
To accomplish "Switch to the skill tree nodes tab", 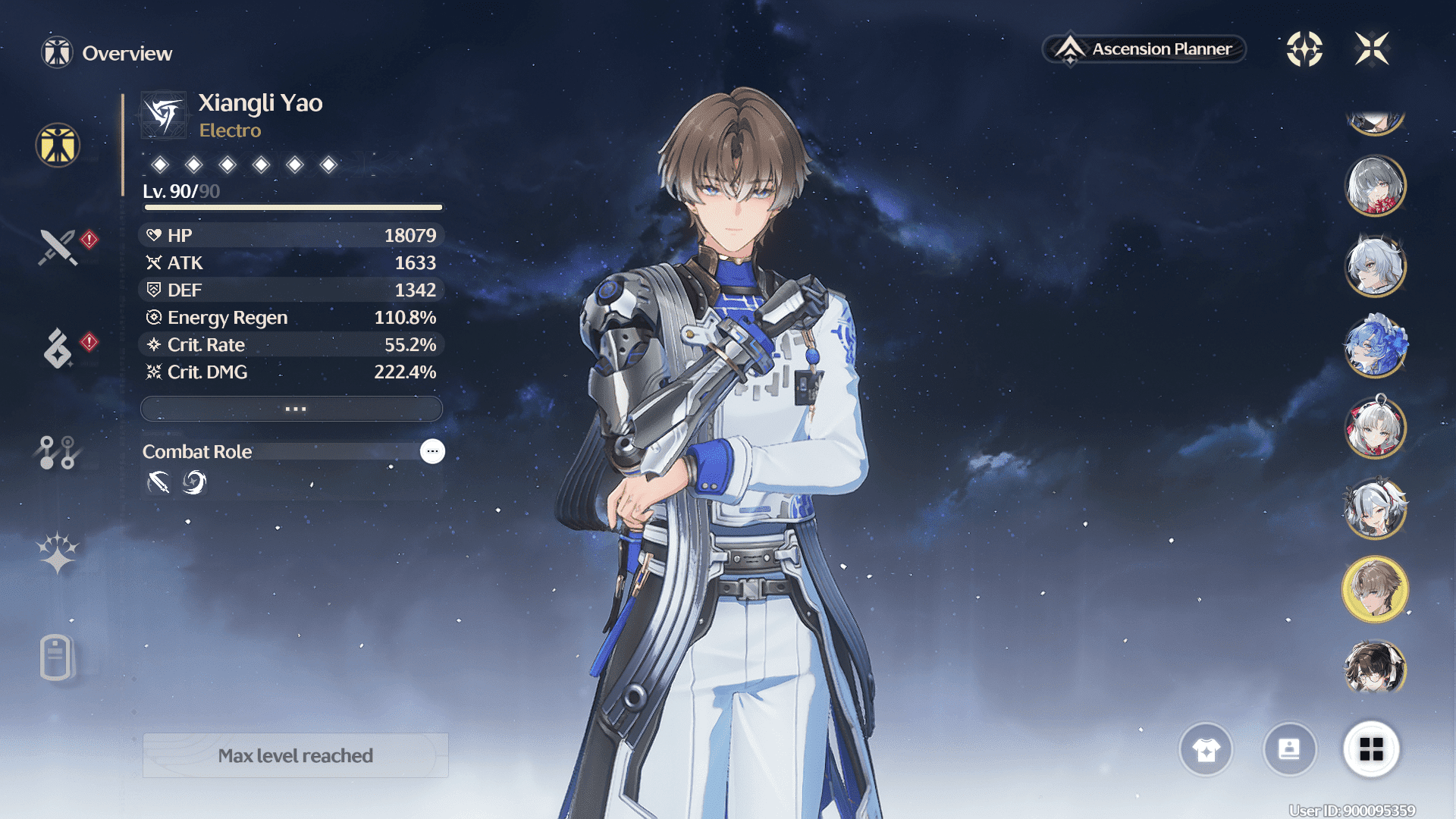I will tap(58, 452).
